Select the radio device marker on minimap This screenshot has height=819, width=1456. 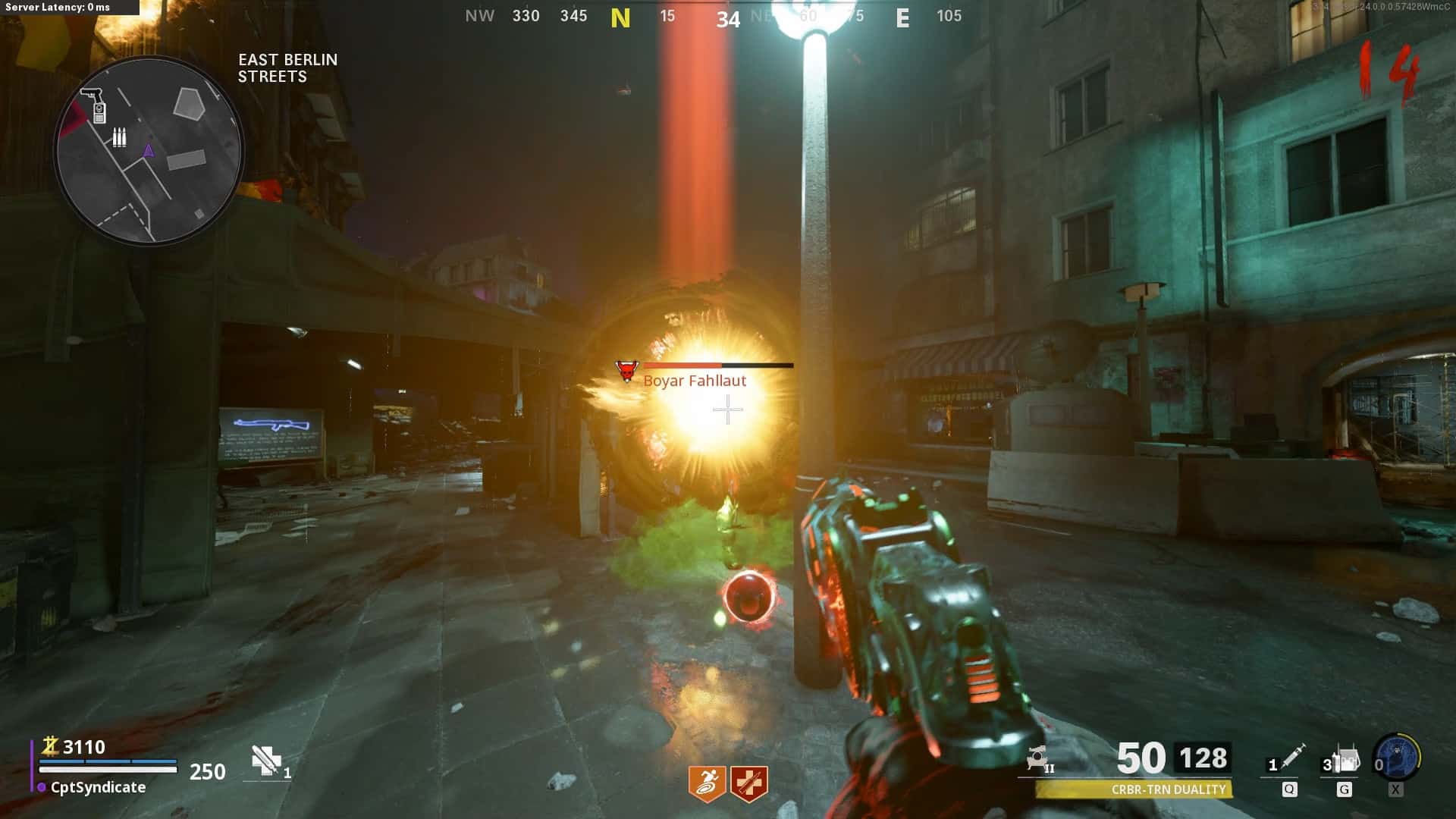pos(99,114)
